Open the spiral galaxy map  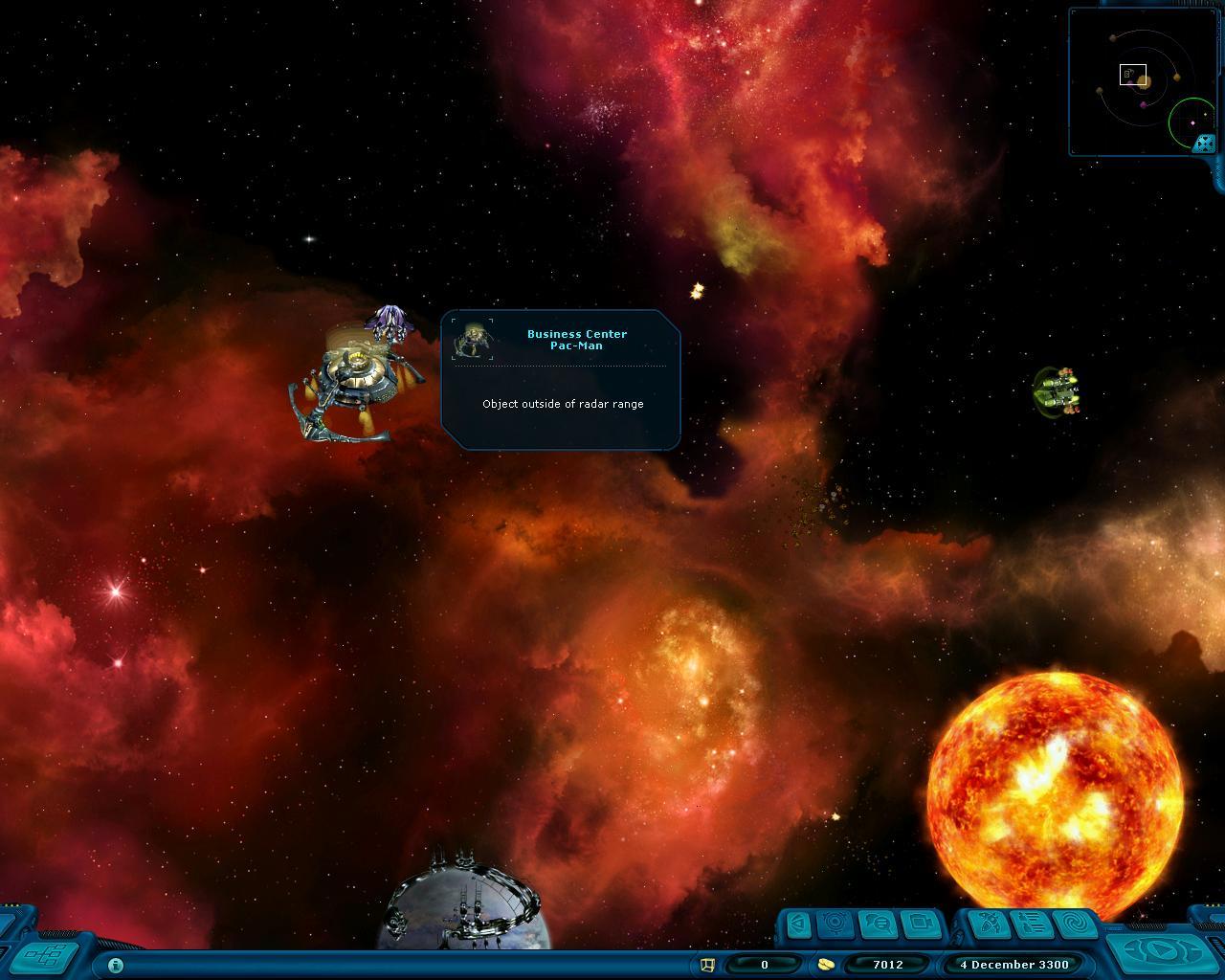coord(1074,924)
